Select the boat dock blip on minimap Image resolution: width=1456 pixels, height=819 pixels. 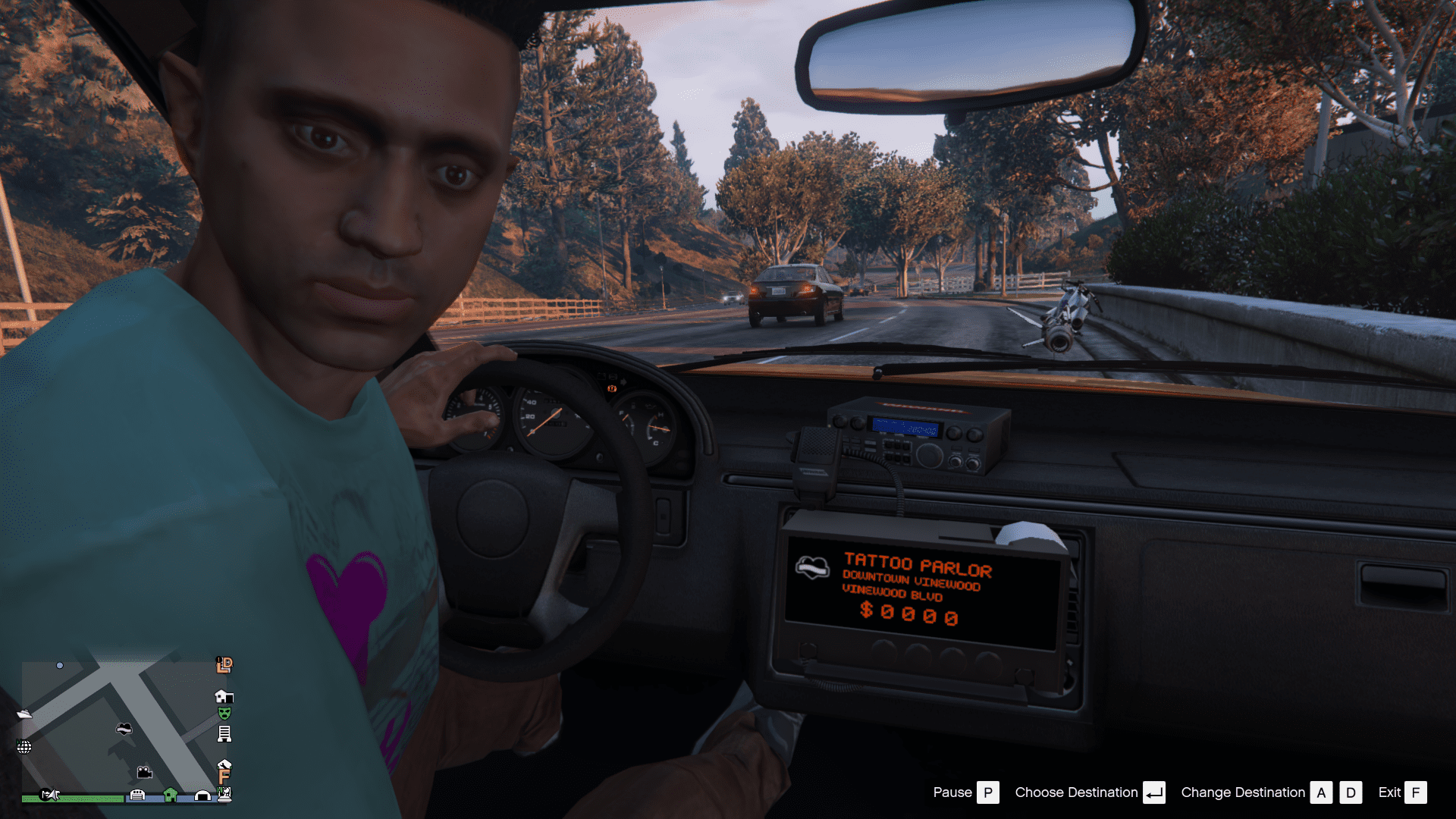pos(24,714)
